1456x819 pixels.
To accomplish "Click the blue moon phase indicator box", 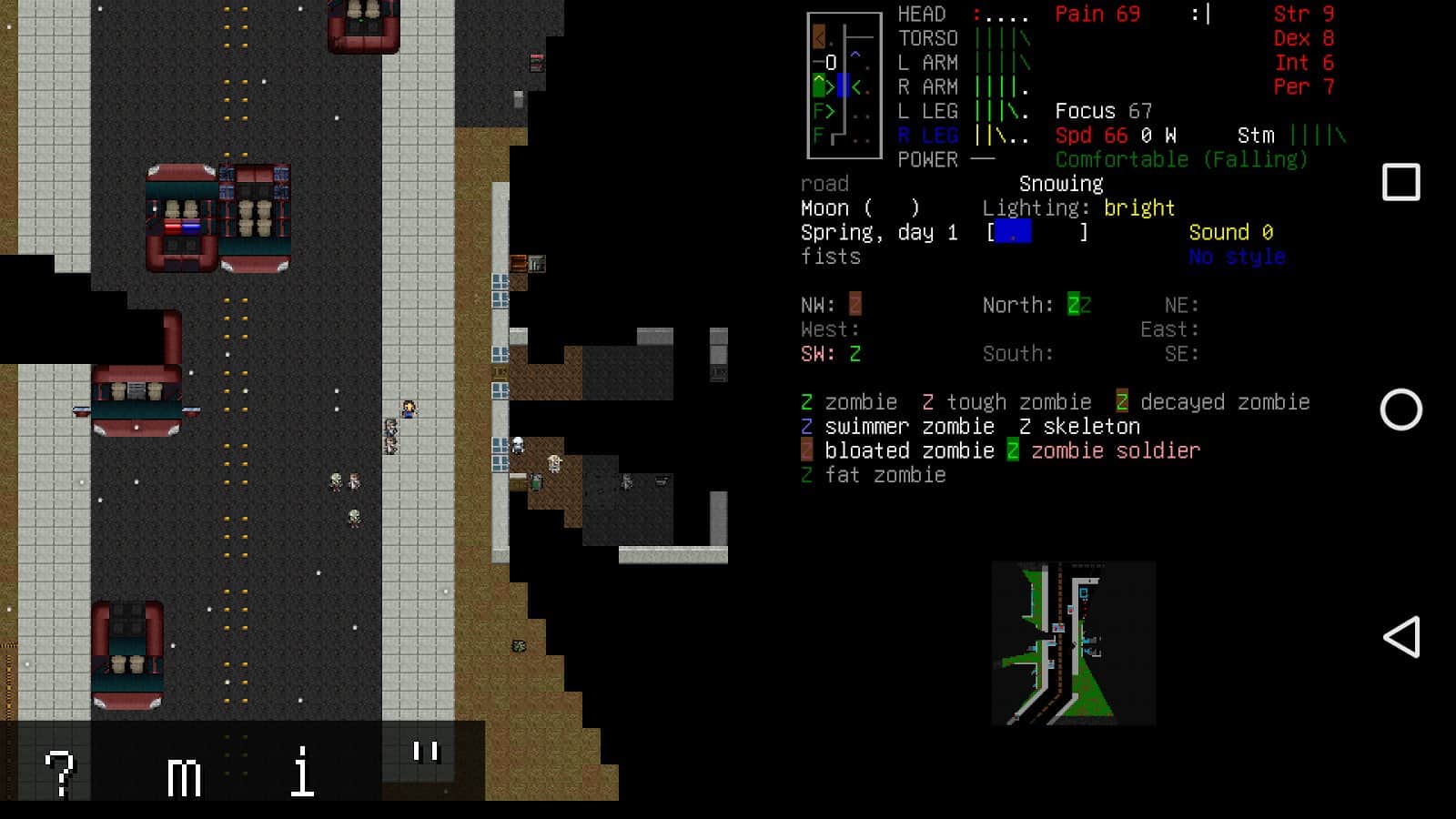I will pyautogui.click(x=1013, y=232).
